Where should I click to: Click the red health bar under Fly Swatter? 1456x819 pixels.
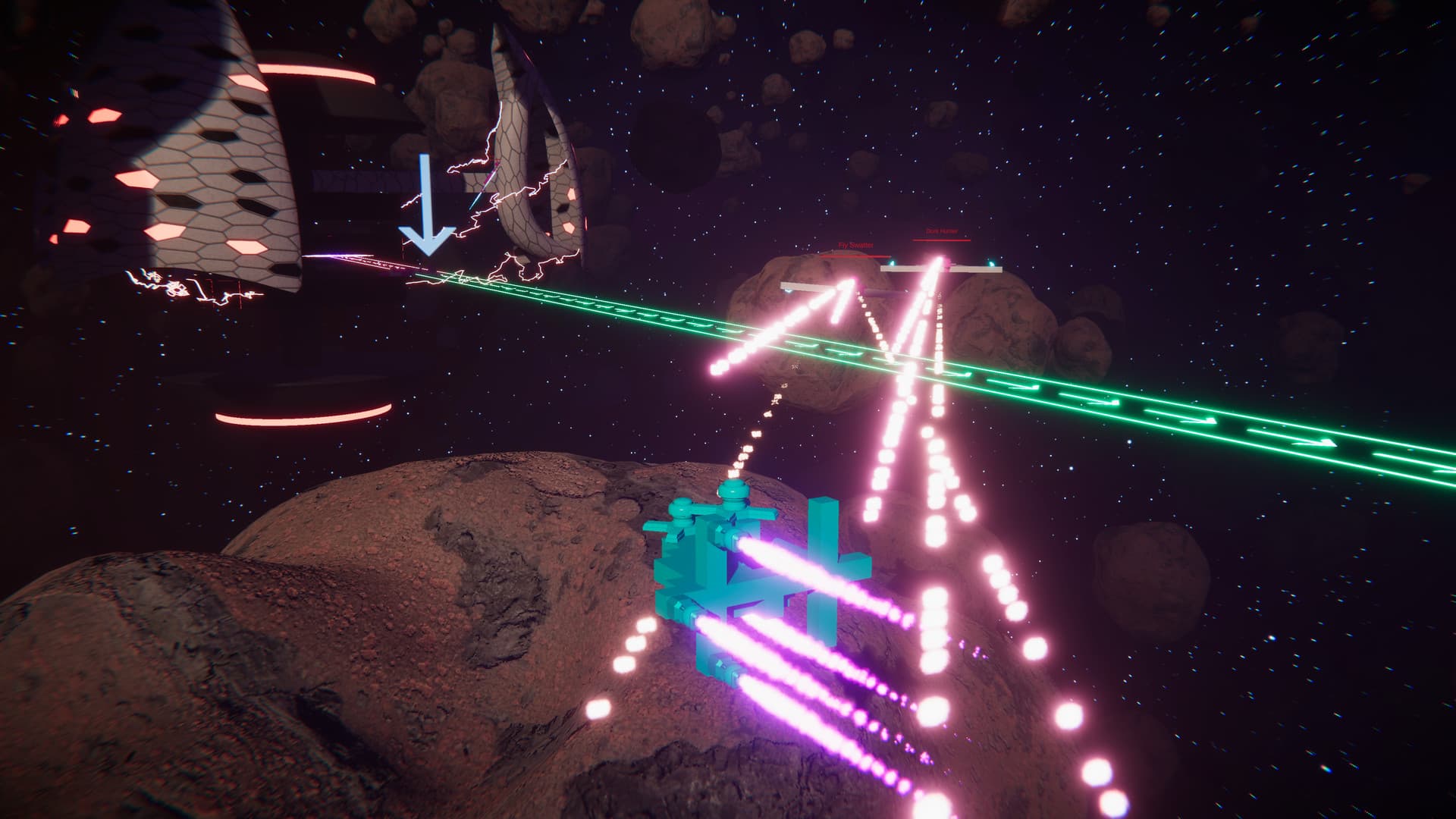[x=855, y=256]
